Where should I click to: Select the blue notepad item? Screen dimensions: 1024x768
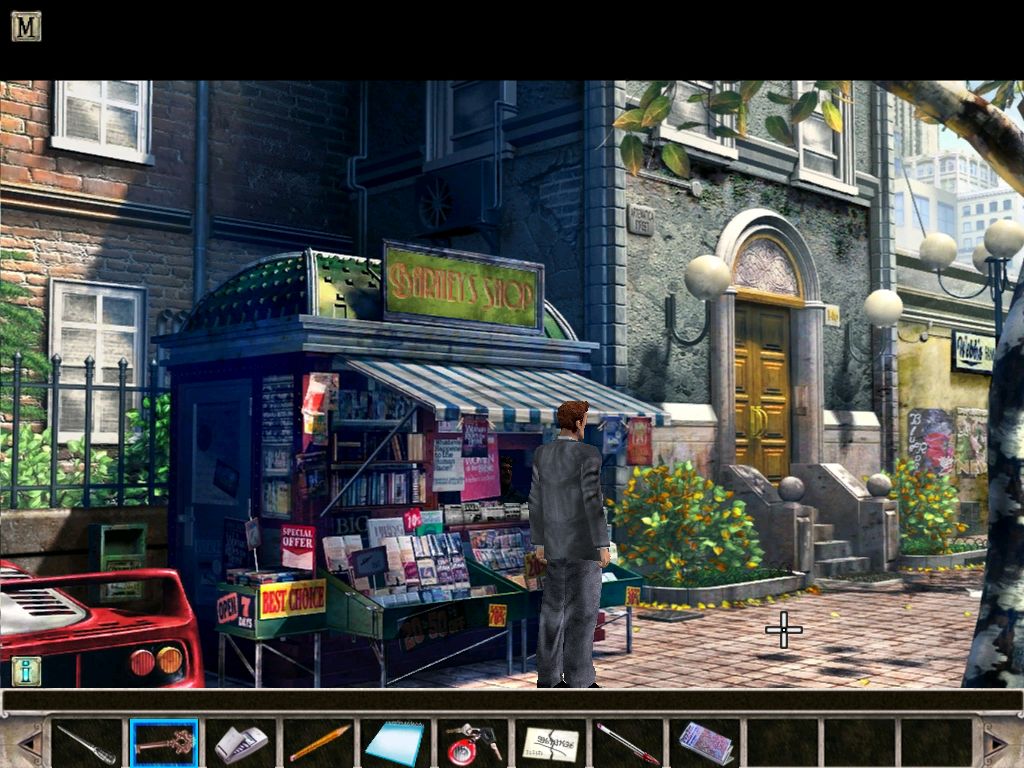[x=395, y=743]
